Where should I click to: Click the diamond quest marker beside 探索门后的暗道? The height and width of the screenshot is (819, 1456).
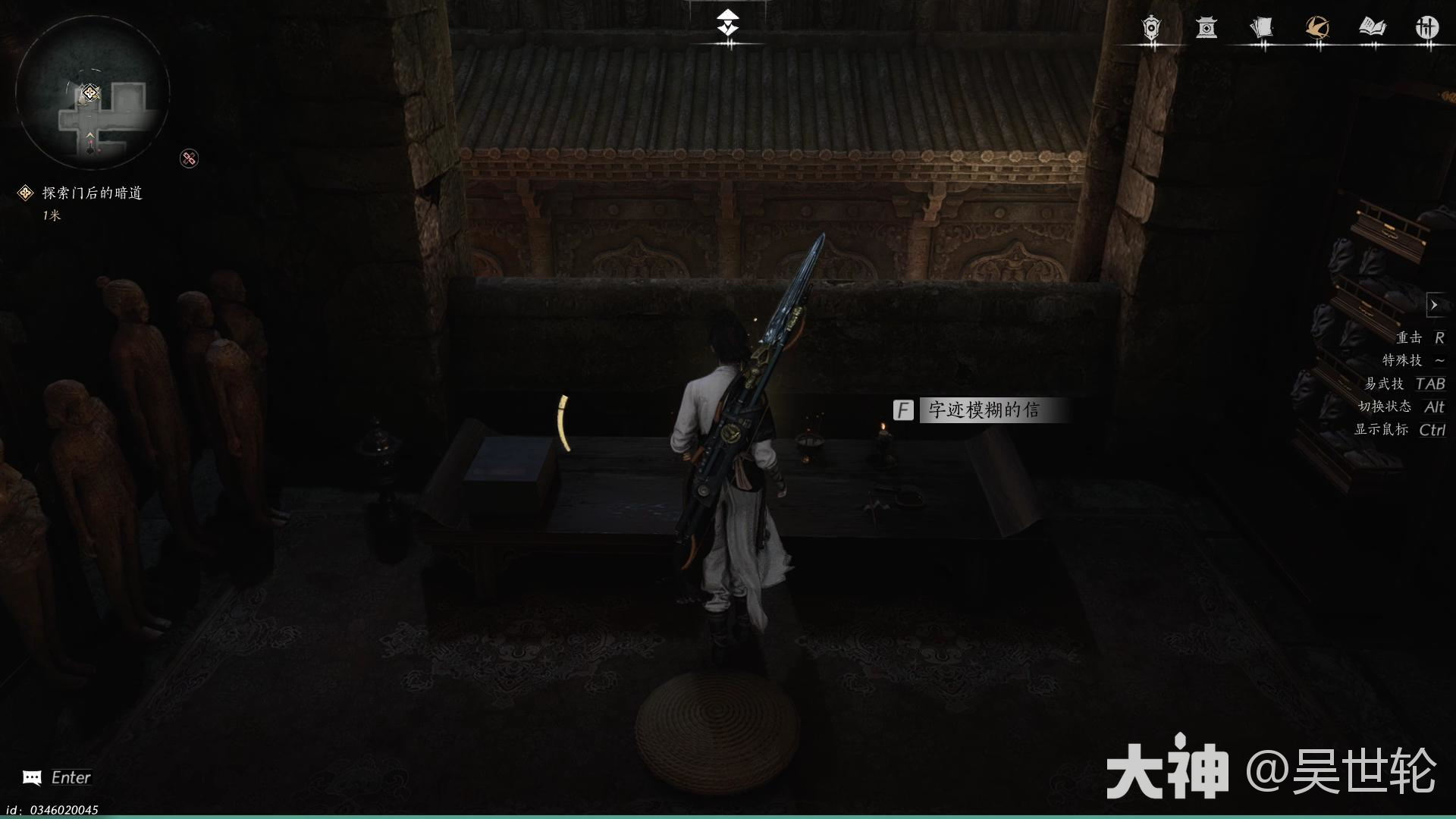tap(25, 192)
